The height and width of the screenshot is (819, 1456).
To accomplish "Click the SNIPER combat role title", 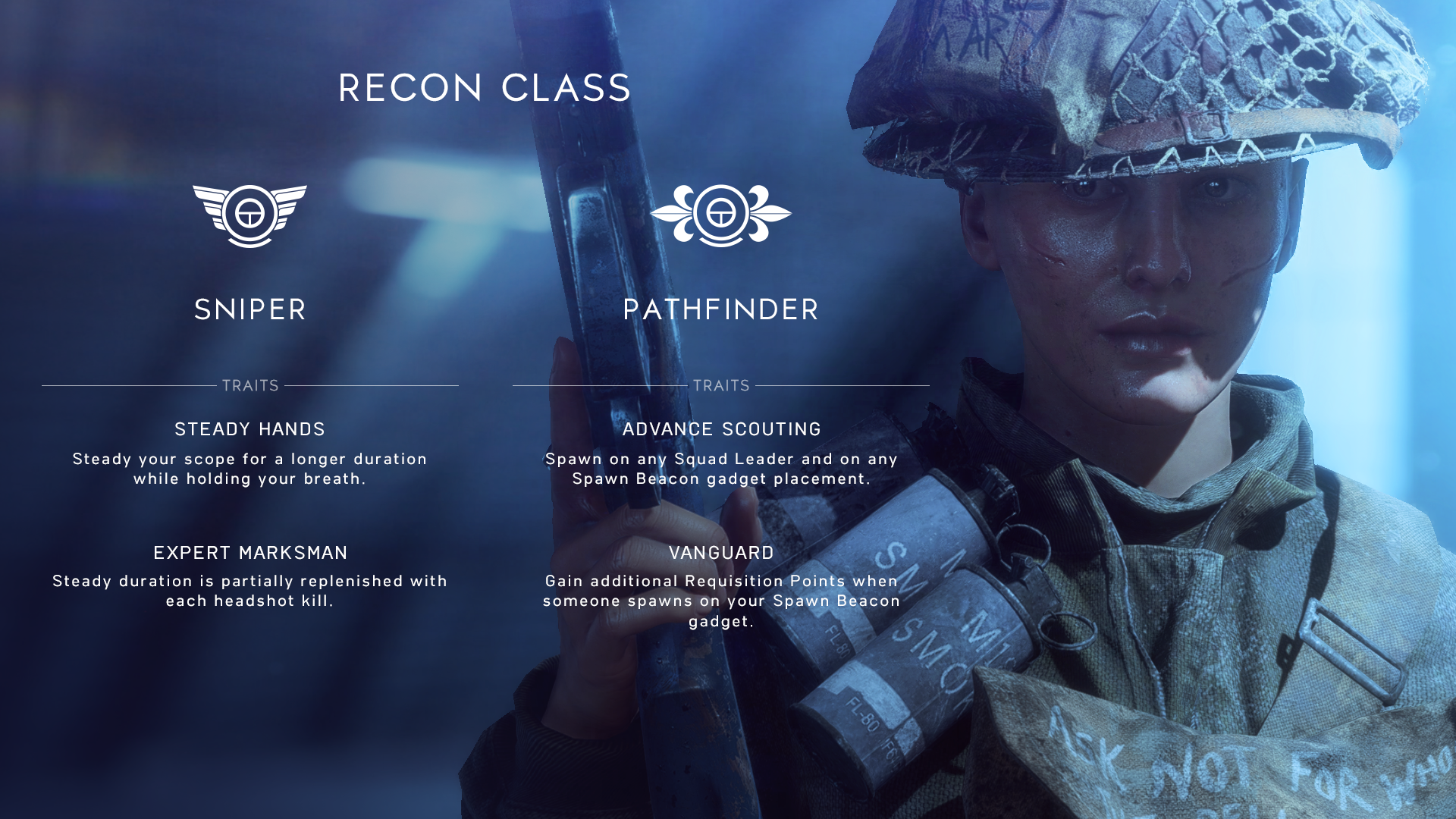I will pos(250,309).
